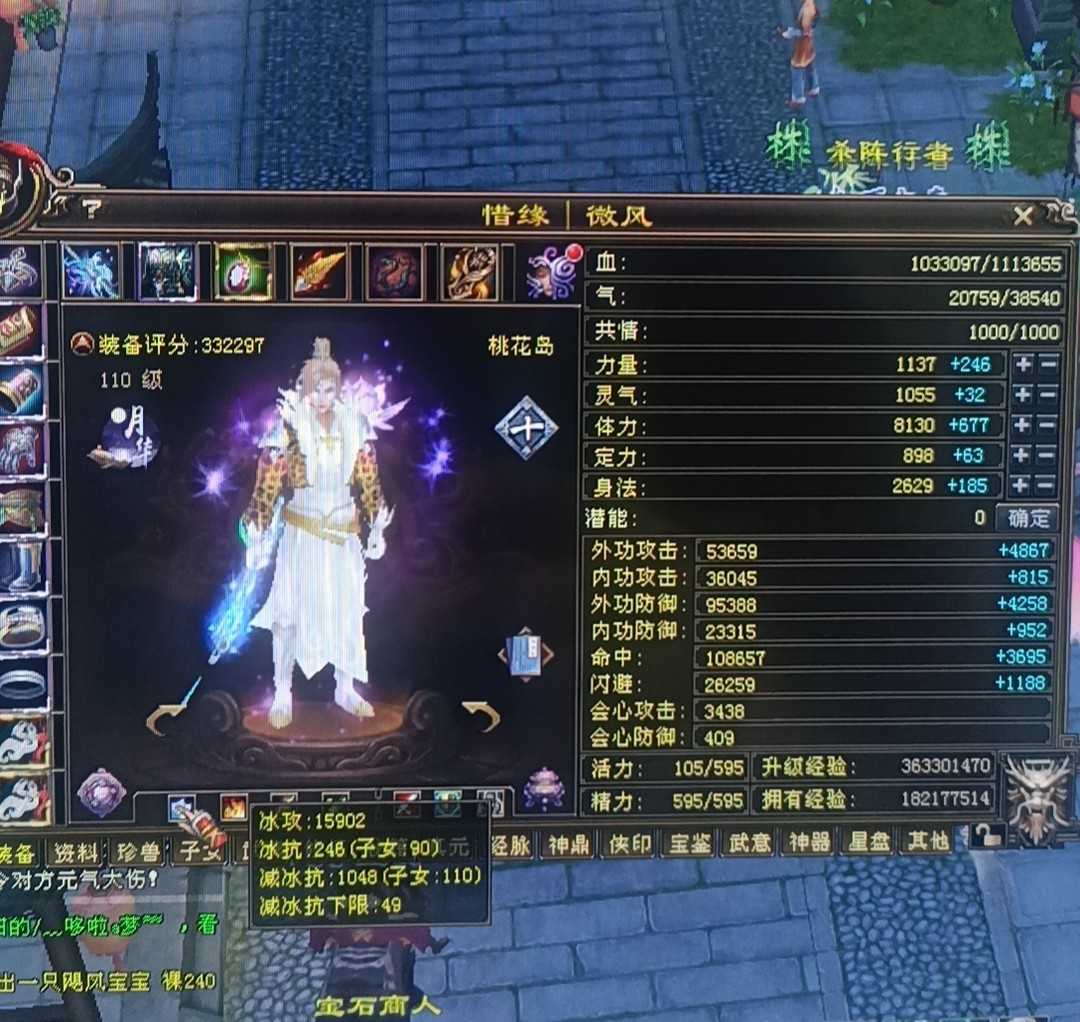Show the 武意 tab
Viewport: 1080px width, 1022px height.
[748, 842]
